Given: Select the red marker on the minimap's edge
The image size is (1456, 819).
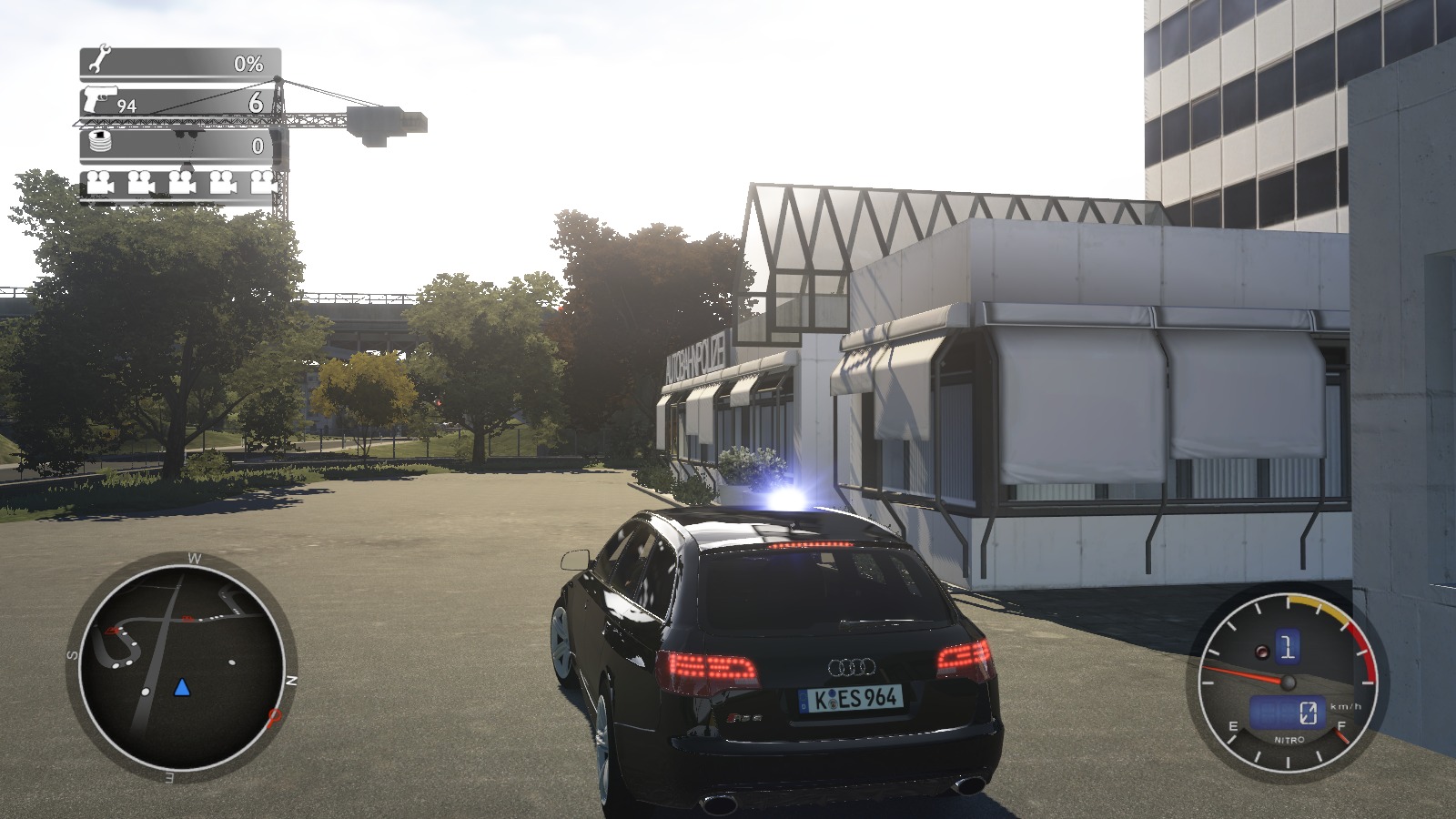Looking at the screenshot, I should click(x=273, y=718).
